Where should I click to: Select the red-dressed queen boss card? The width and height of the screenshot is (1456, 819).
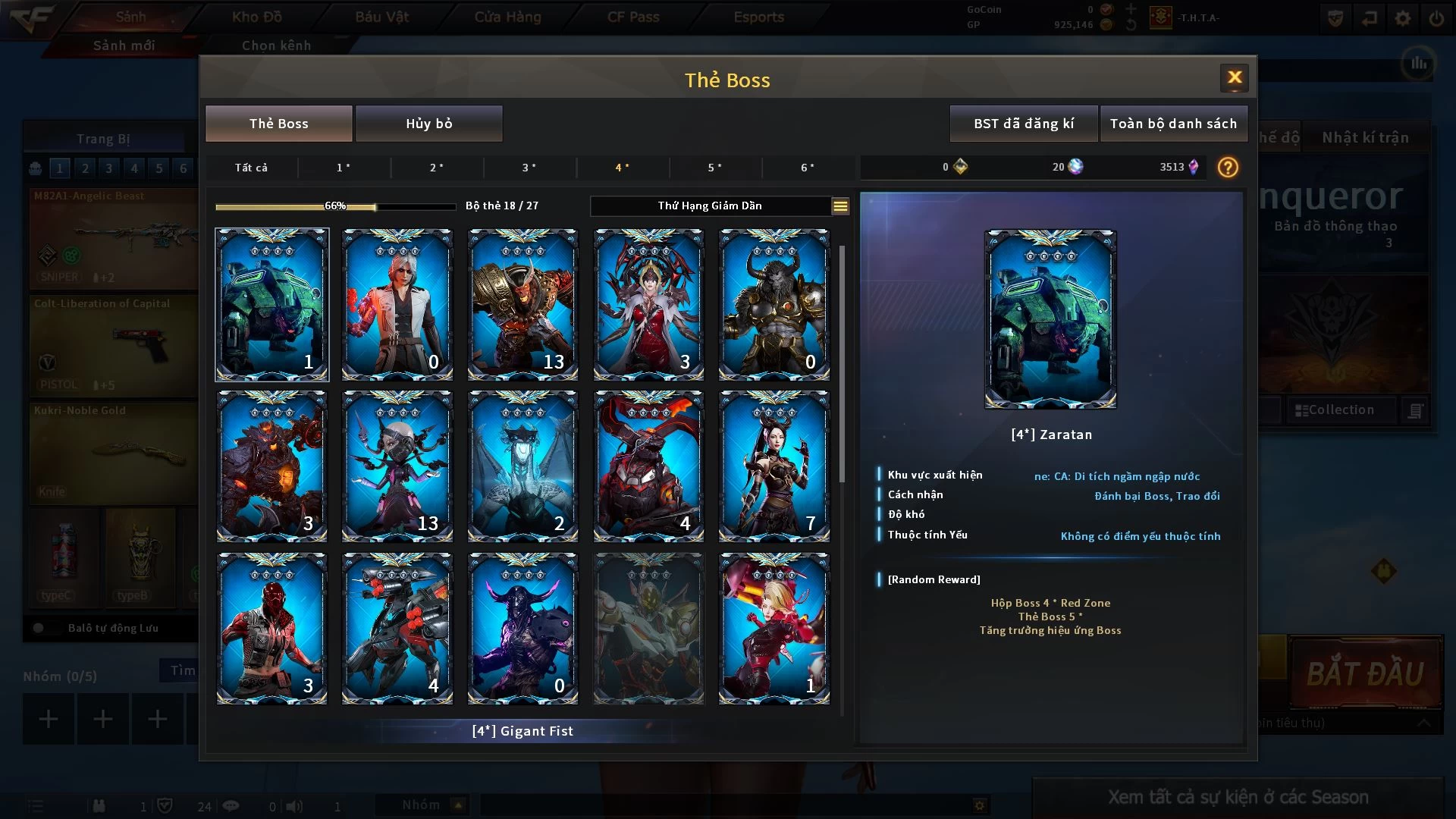pyautogui.click(x=648, y=305)
